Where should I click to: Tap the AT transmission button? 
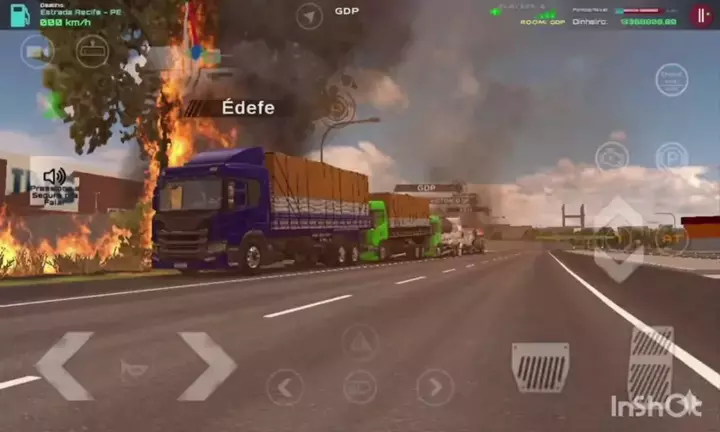[671, 238]
